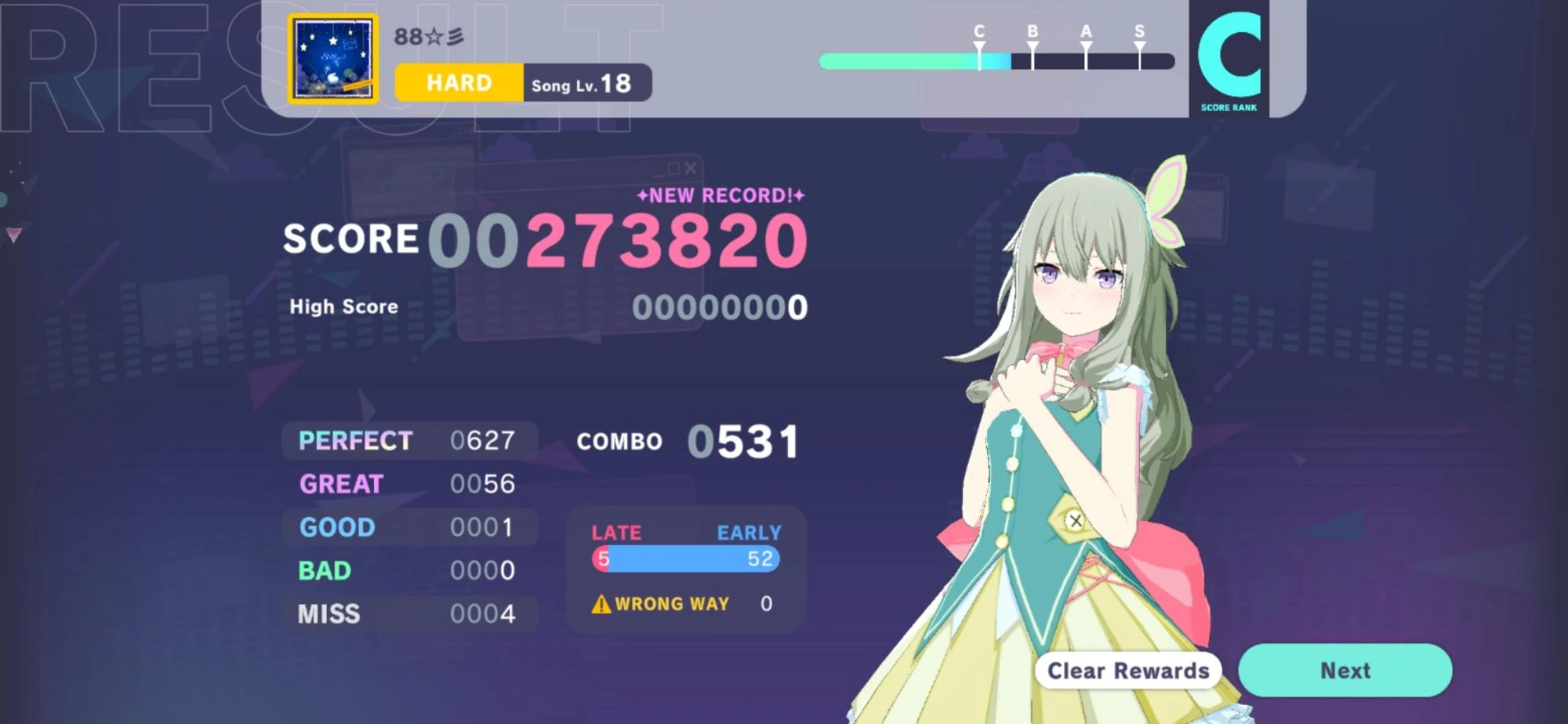Click the LATE/EARLY timing distribution bar
1568x724 pixels.
point(685,560)
